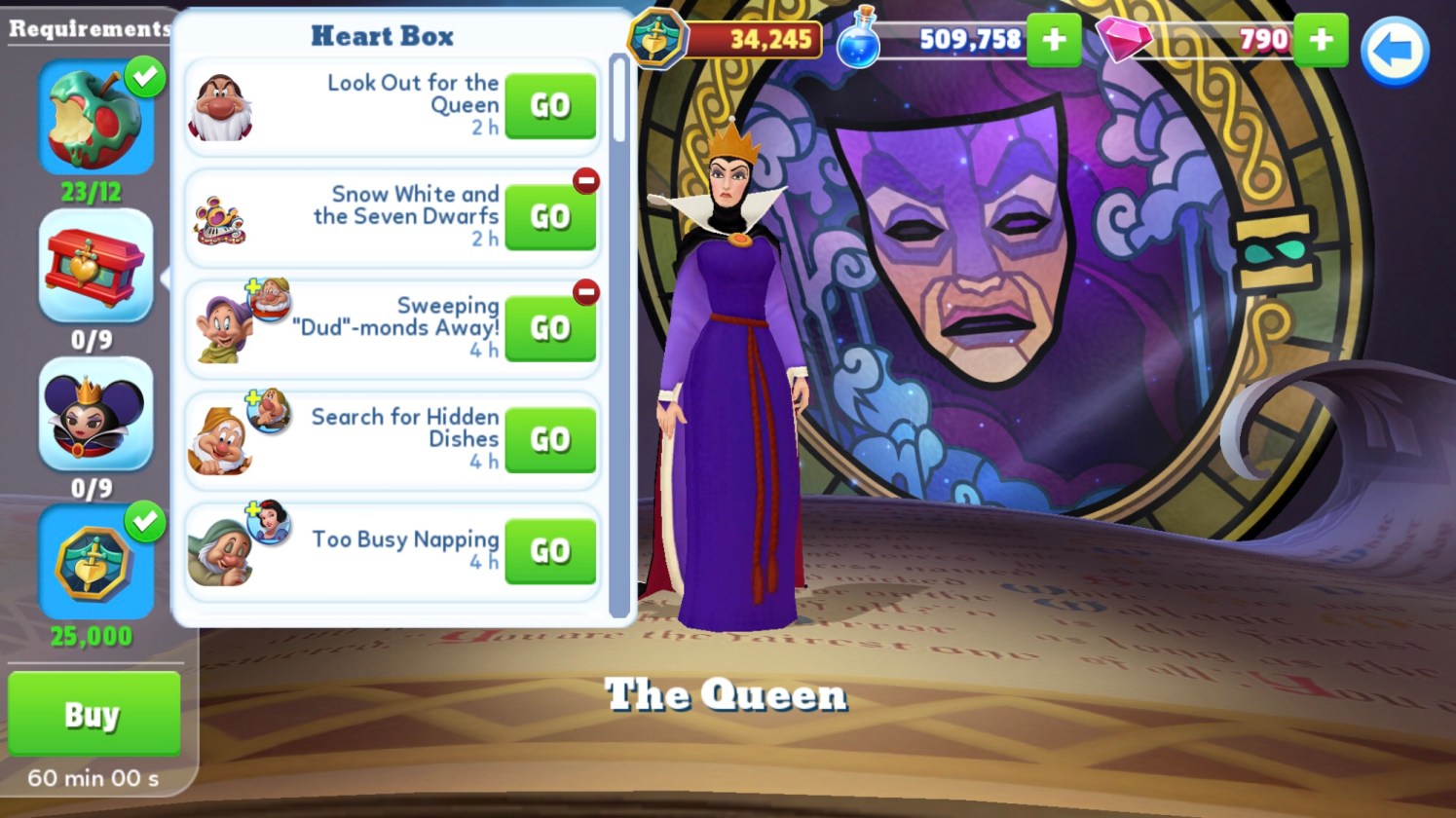Click the task list scrollbar
Screen dimensions: 1456x818
click(619, 97)
